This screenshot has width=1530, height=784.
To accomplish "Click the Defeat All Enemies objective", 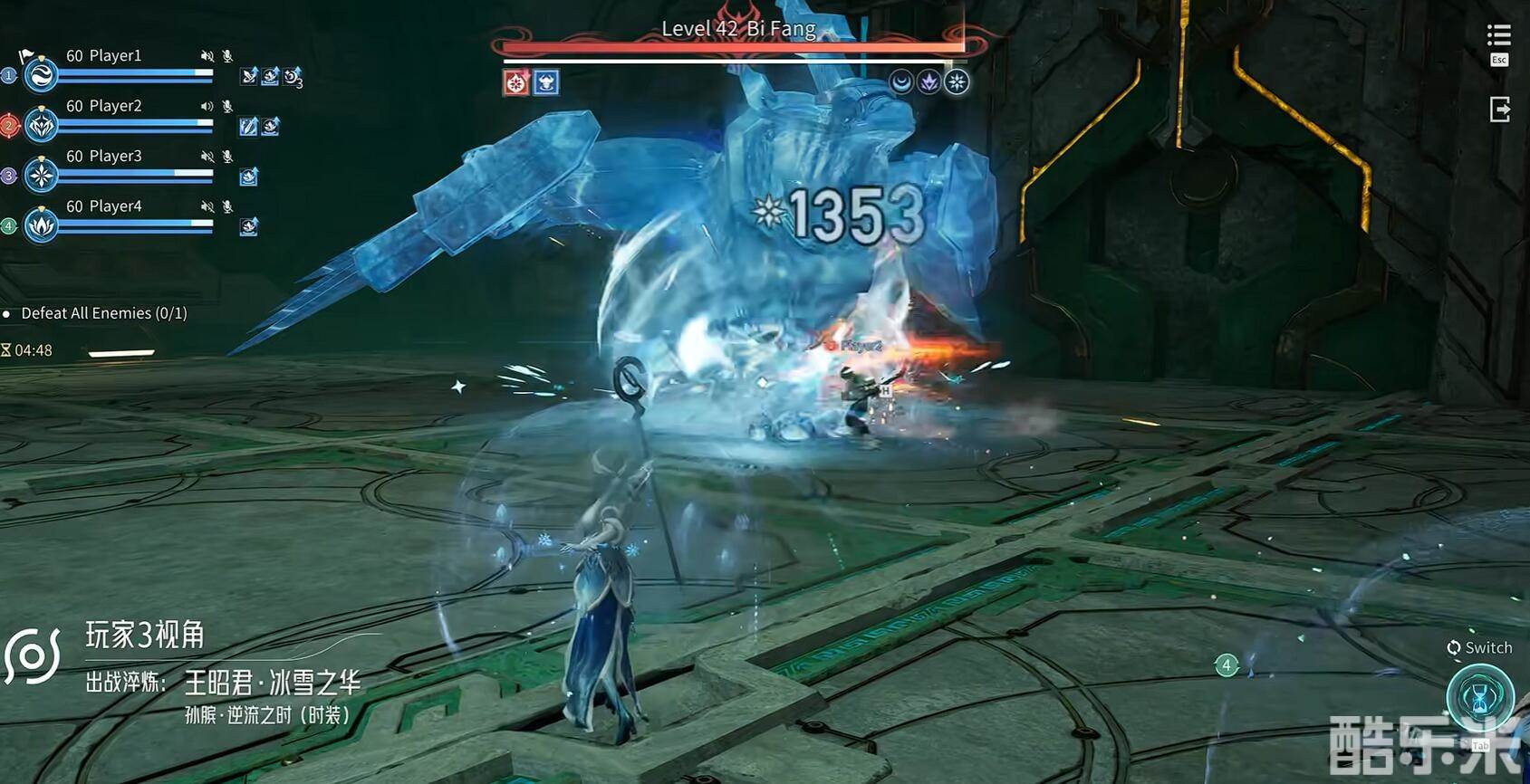I will pyautogui.click(x=103, y=313).
